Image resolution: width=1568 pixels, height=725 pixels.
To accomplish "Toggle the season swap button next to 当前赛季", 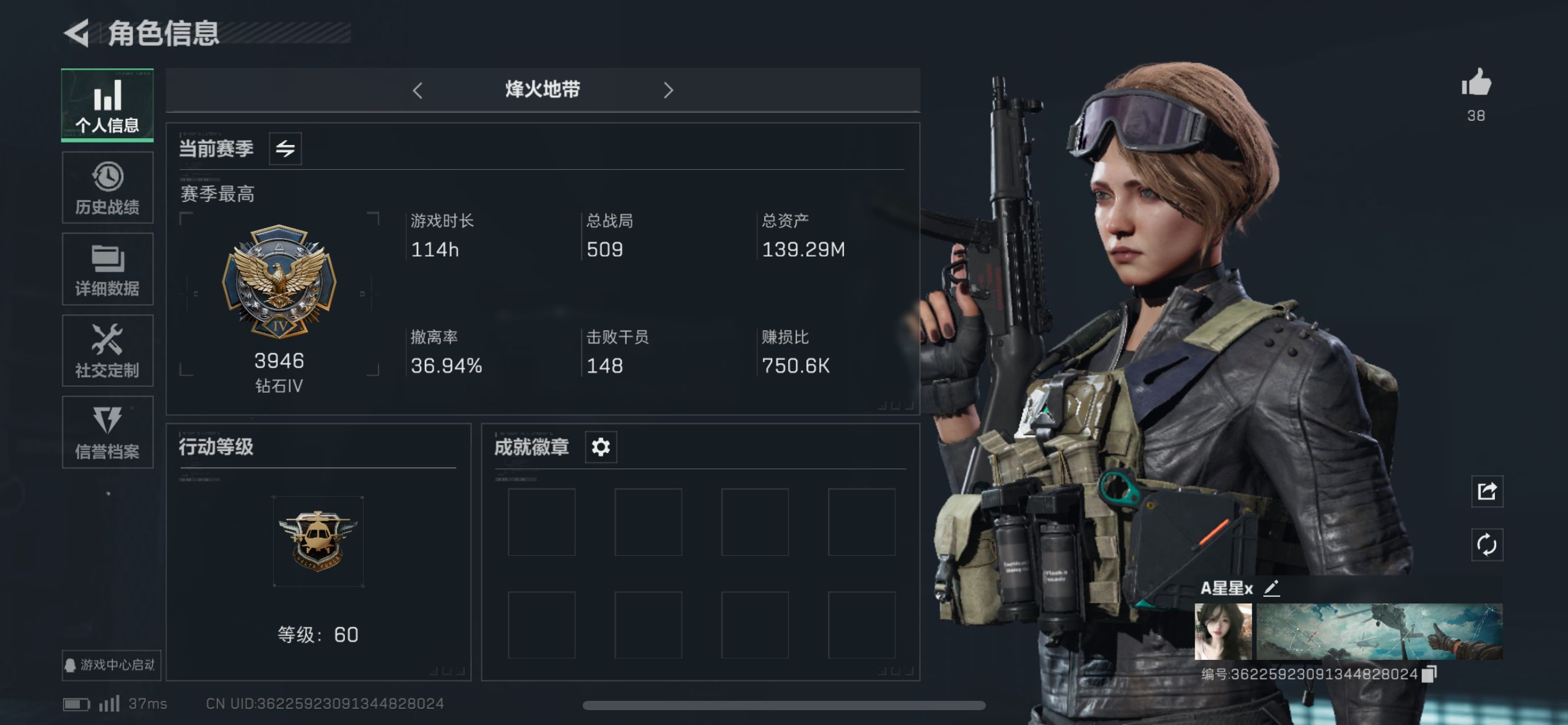I will click(x=285, y=149).
